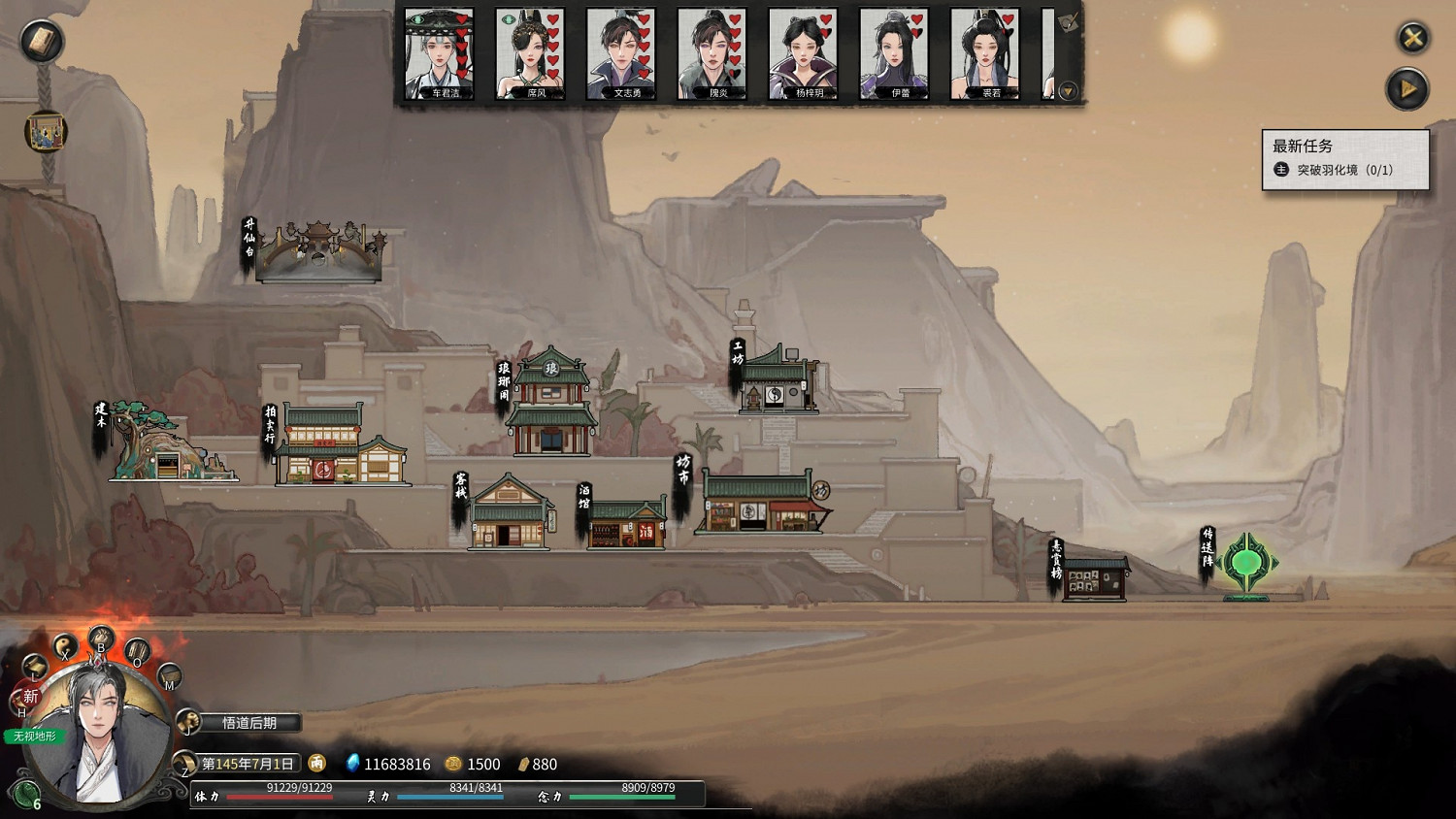Screen dimensions: 1456x819
Task: Open the 隗炎 portrait card
Action: pos(711,53)
